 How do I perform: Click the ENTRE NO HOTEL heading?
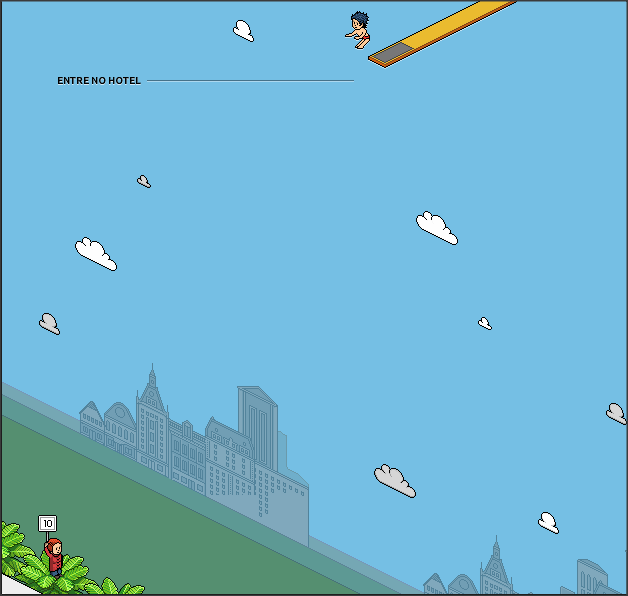click(99, 81)
